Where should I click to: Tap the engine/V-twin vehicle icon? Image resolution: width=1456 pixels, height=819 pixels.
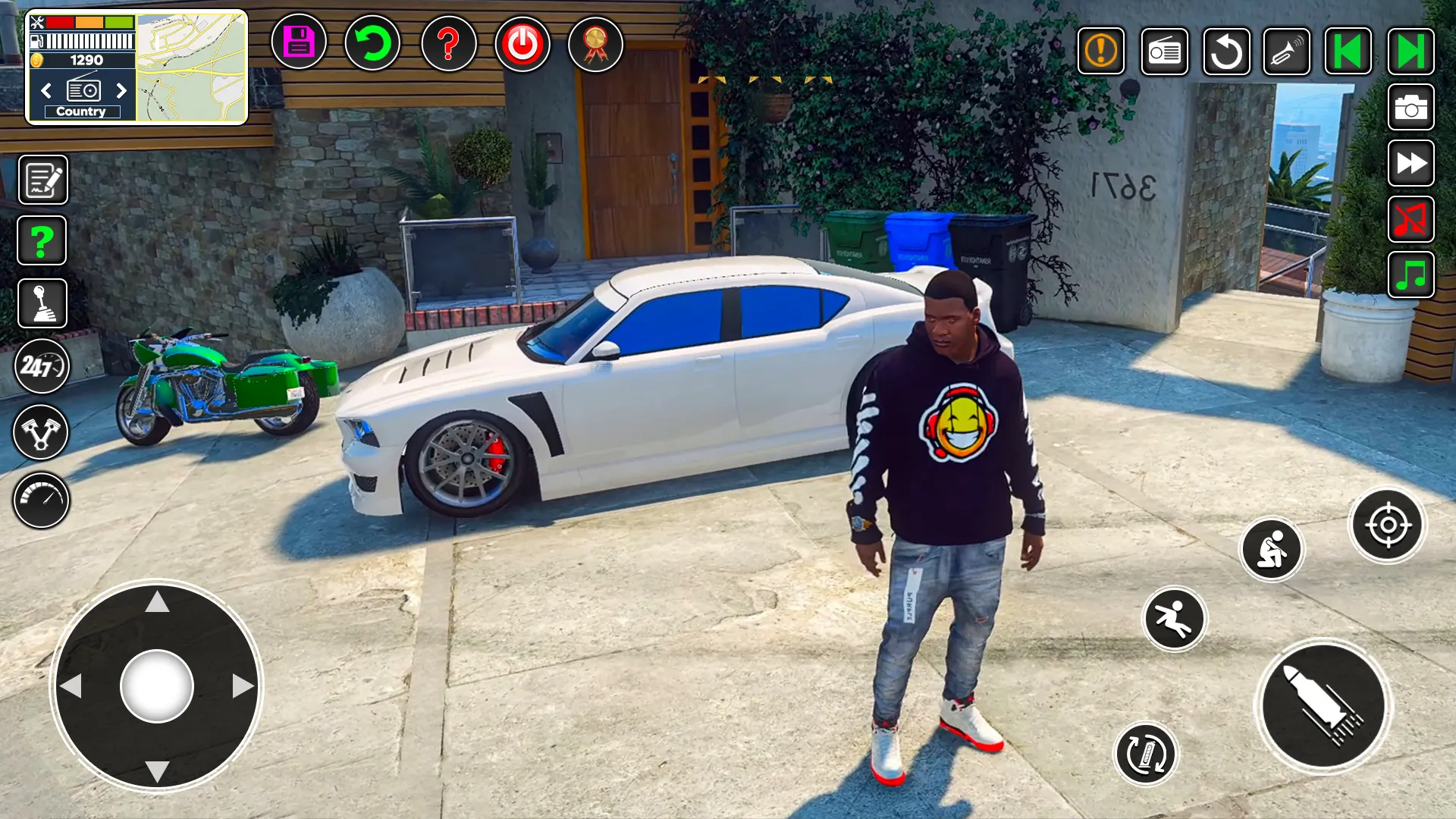pyautogui.click(x=42, y=431)
